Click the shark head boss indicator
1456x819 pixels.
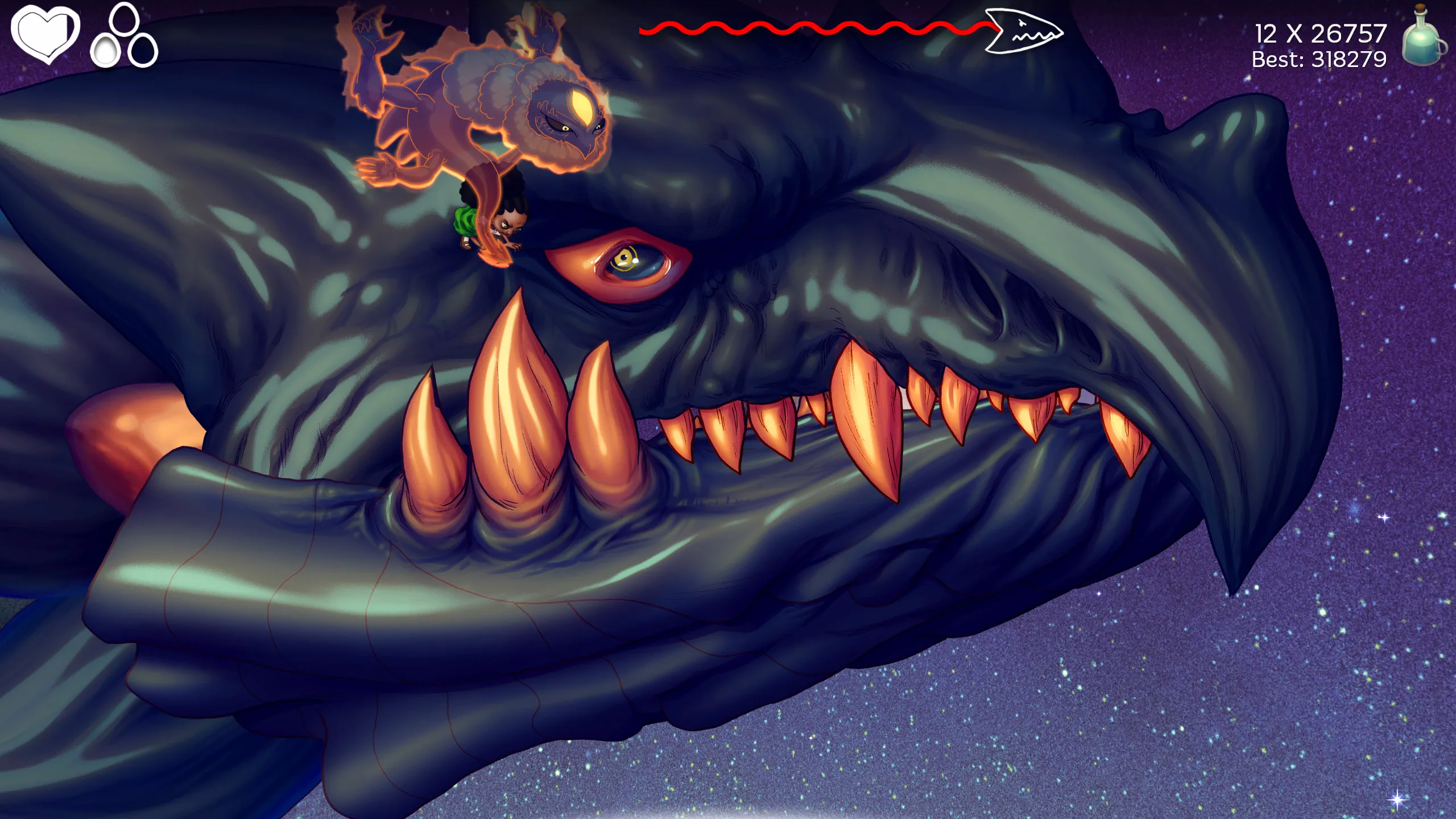coord(1024,31)
